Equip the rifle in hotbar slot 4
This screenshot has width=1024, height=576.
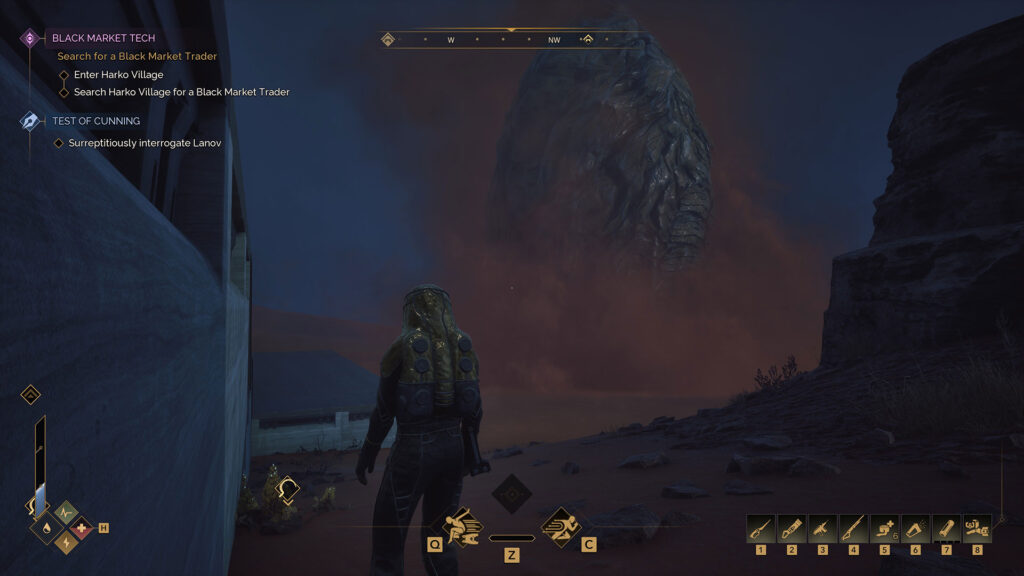pyautogui.click(x=853, y=527)
